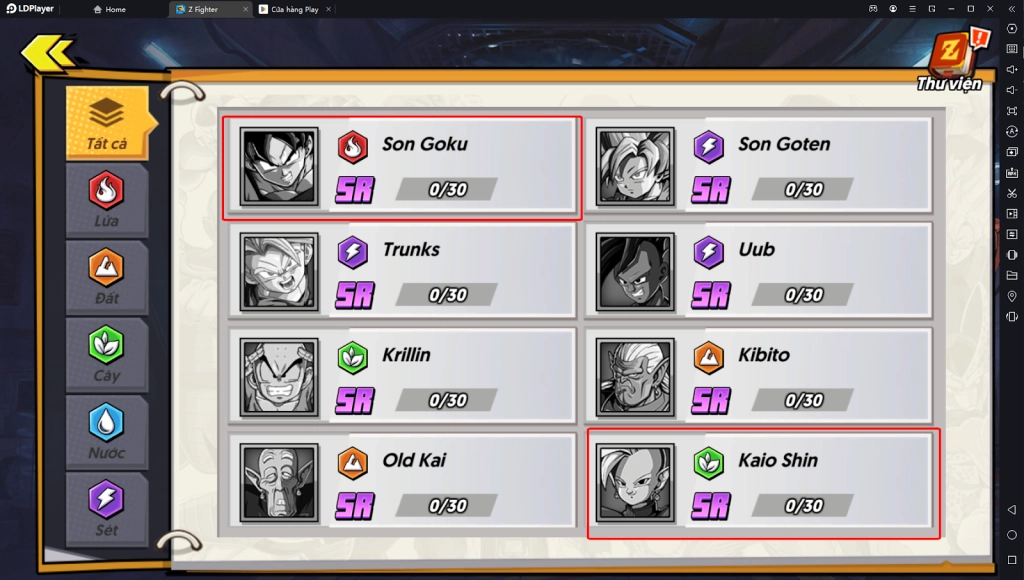Go back with the yellow arrow button
Screen dimensions: 1024x580
(47, 52)
